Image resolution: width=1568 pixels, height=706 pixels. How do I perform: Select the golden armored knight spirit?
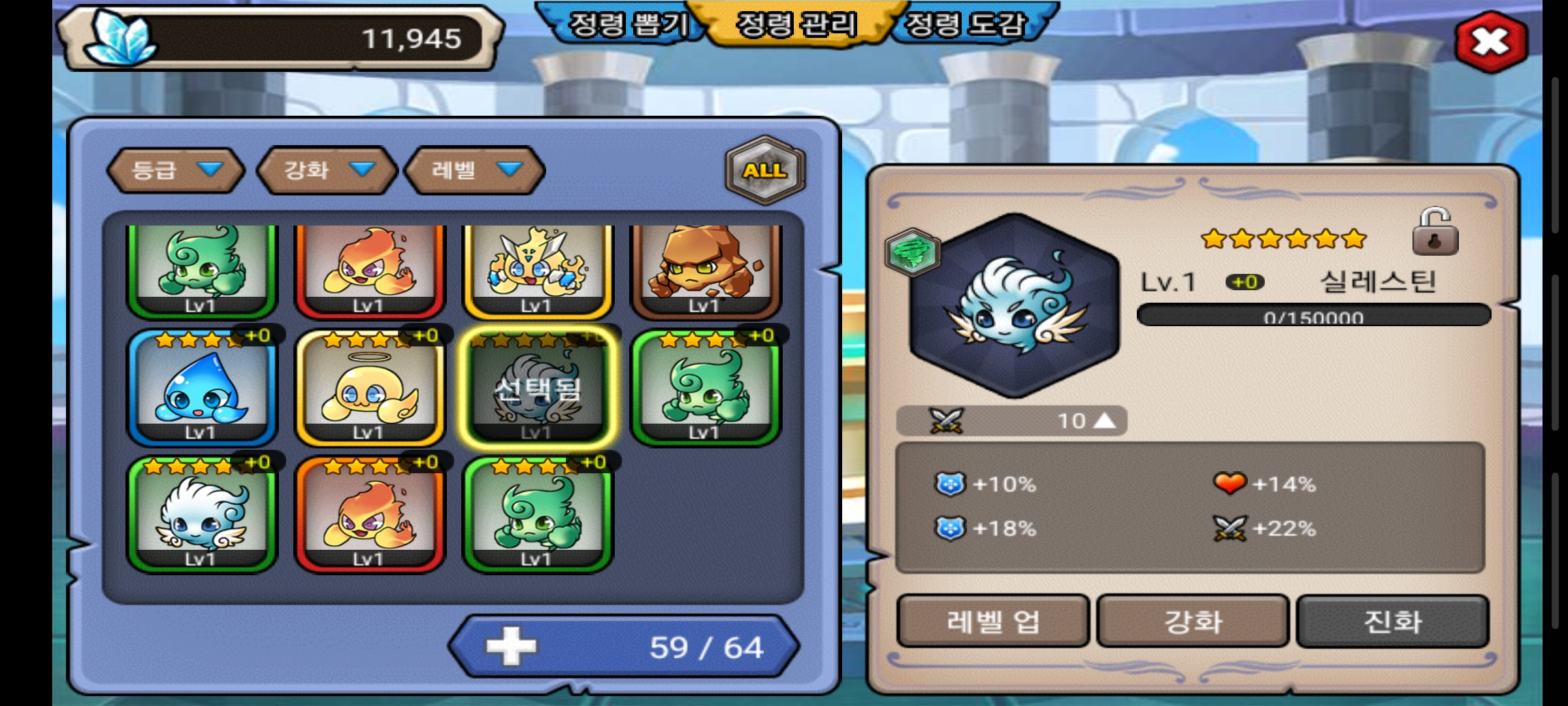point(537,271)
